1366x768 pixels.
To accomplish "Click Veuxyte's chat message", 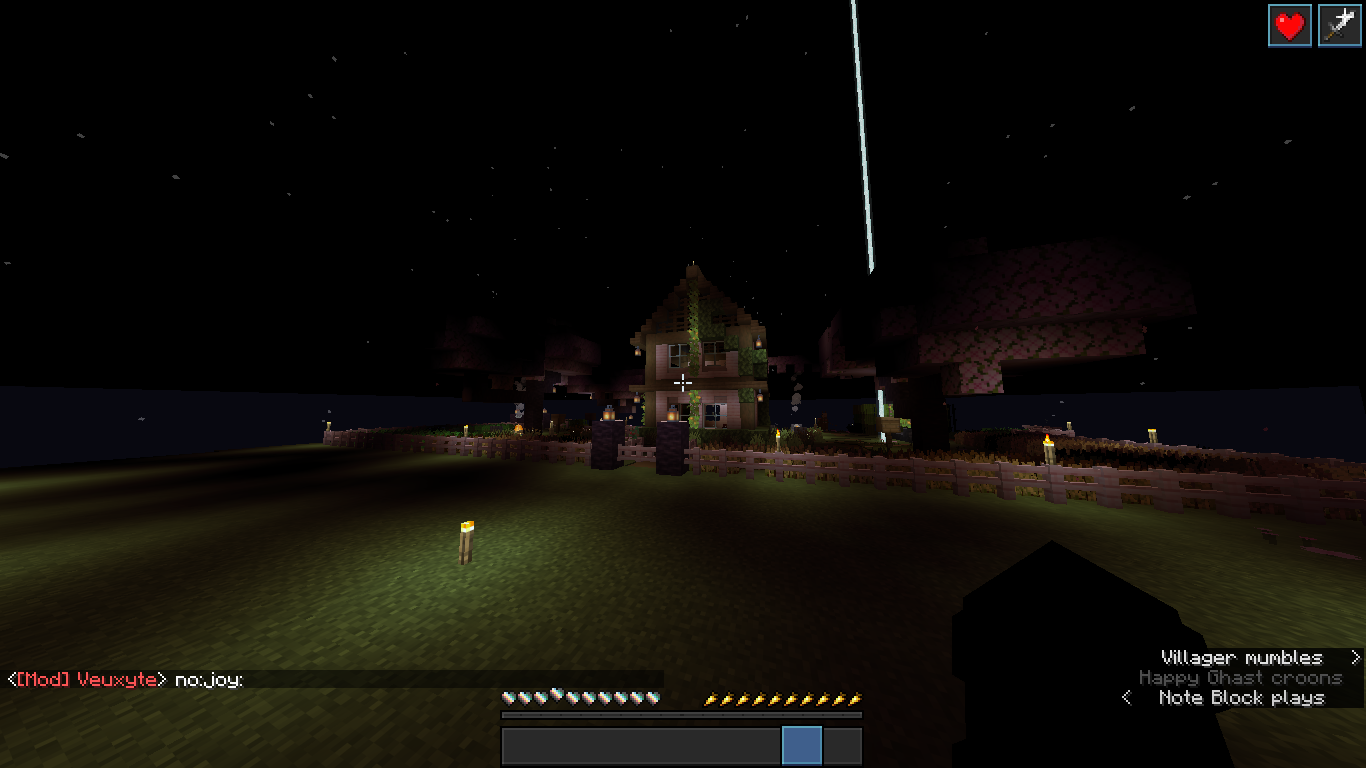I will pos(126,680).
